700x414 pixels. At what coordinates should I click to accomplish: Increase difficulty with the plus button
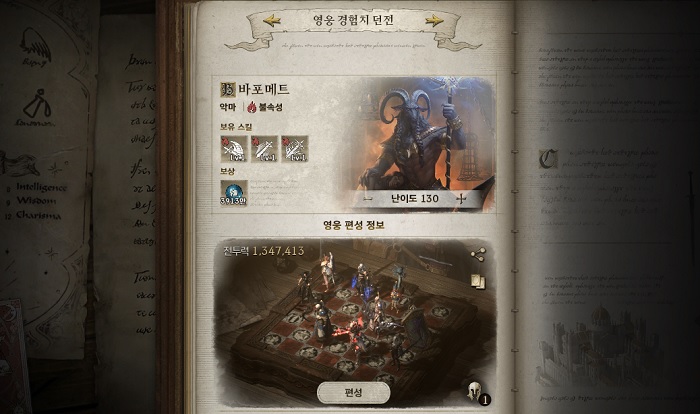point(461,199)
